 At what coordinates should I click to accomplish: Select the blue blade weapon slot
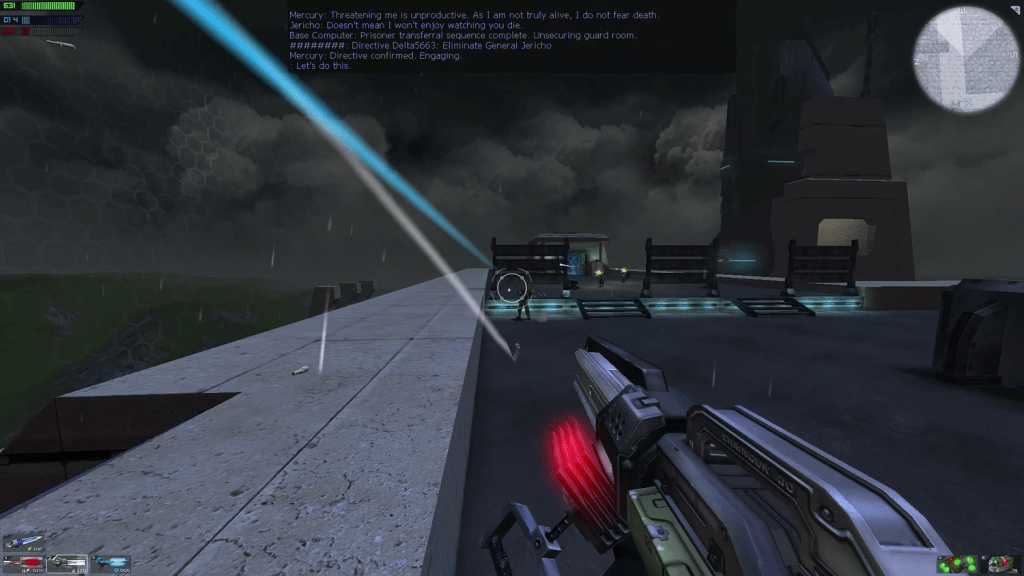[x=23, y=543]
